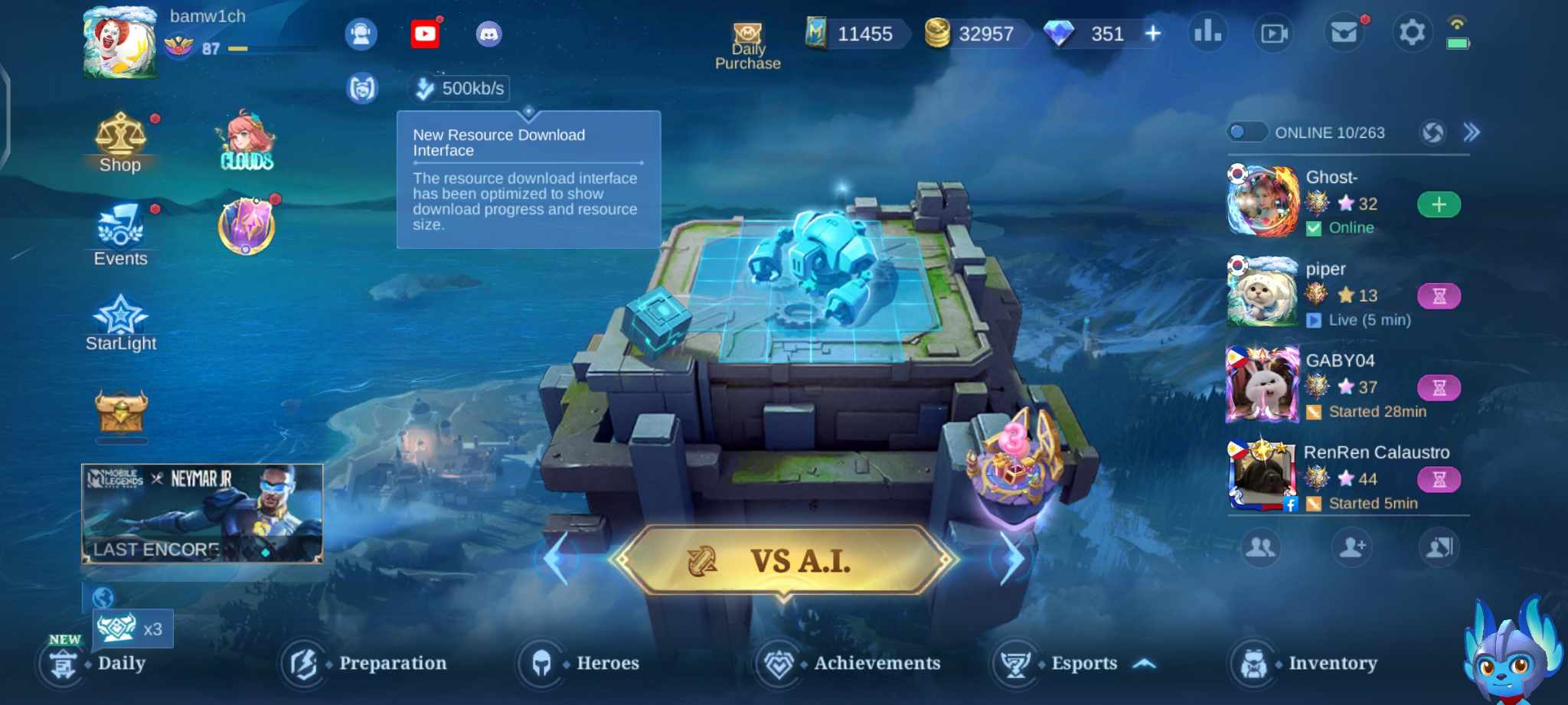
Task: Switch game mode with right arrow
Action: click(1012, 559)
